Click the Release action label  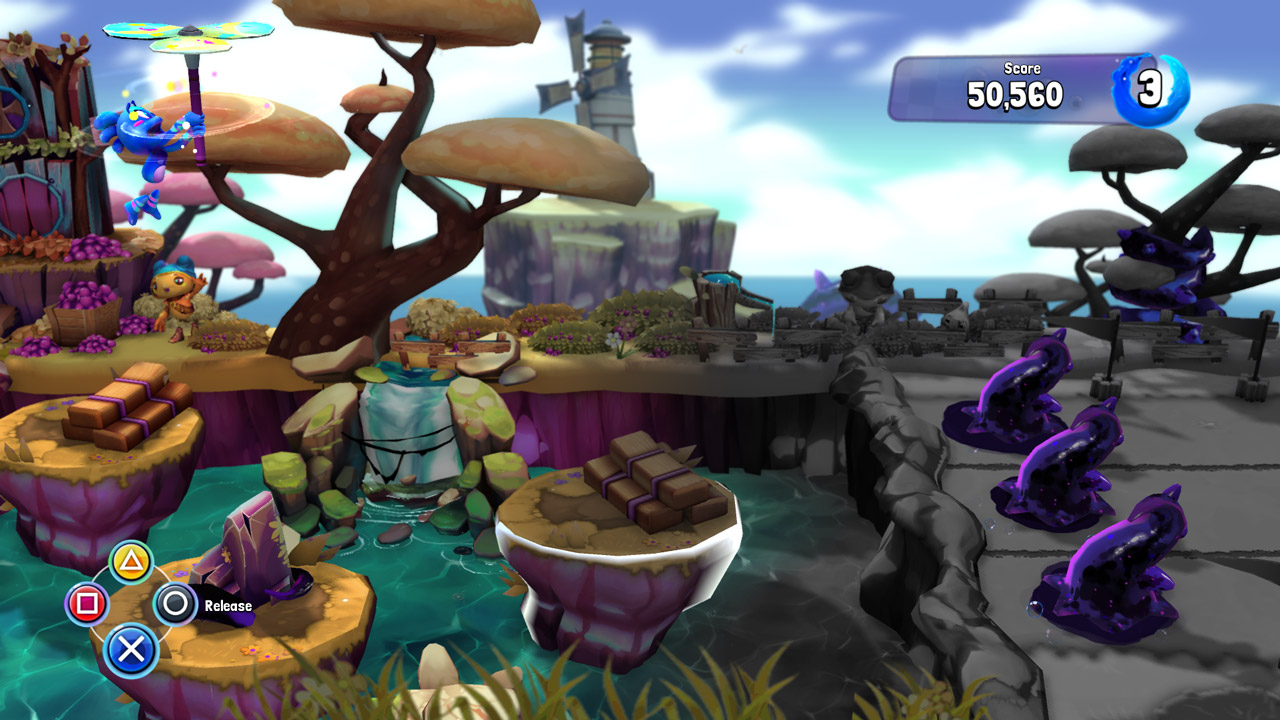[x=228, y=605]
